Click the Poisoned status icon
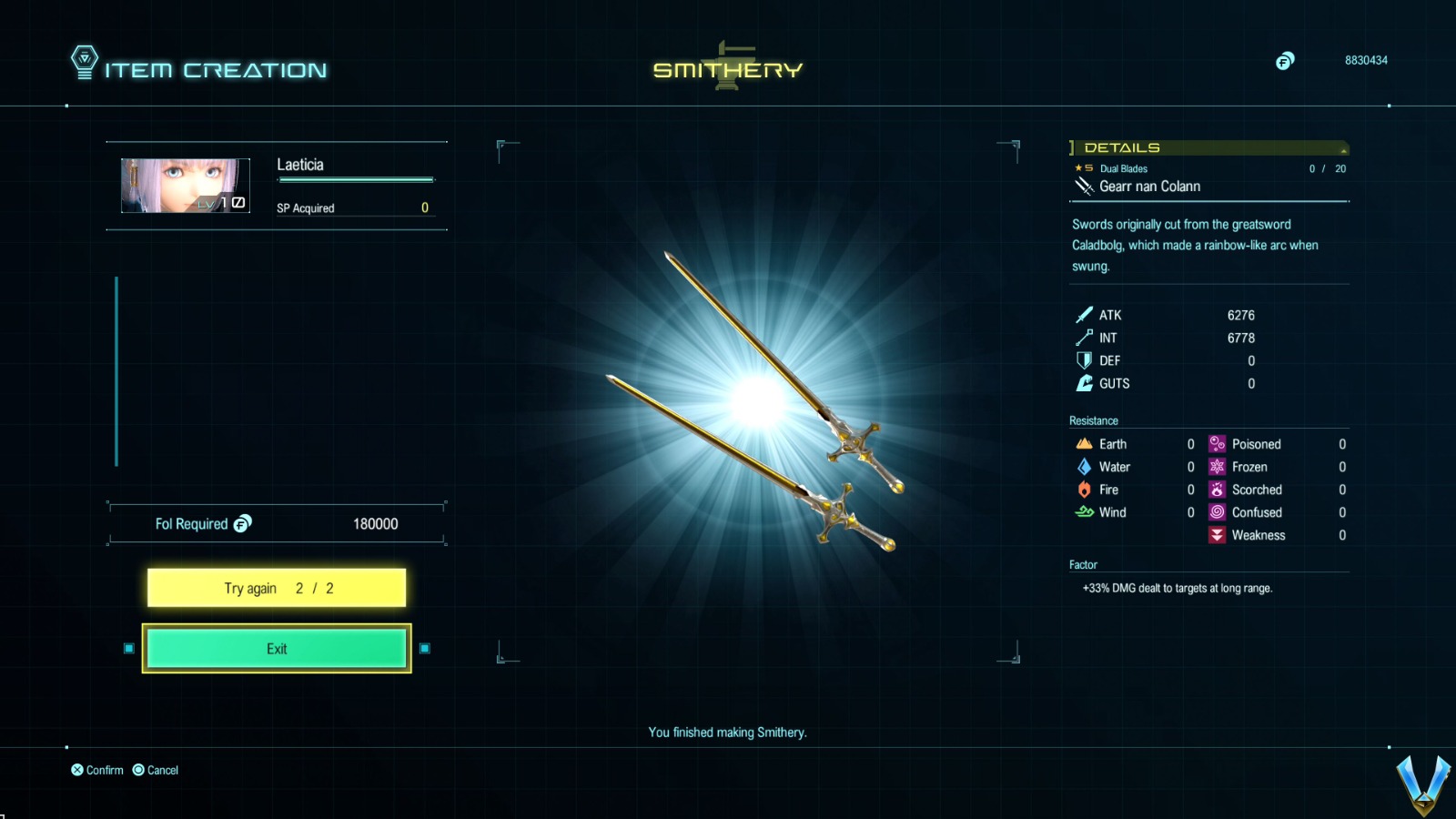This screenshot has width=1456, height=819. [1217, 444]
